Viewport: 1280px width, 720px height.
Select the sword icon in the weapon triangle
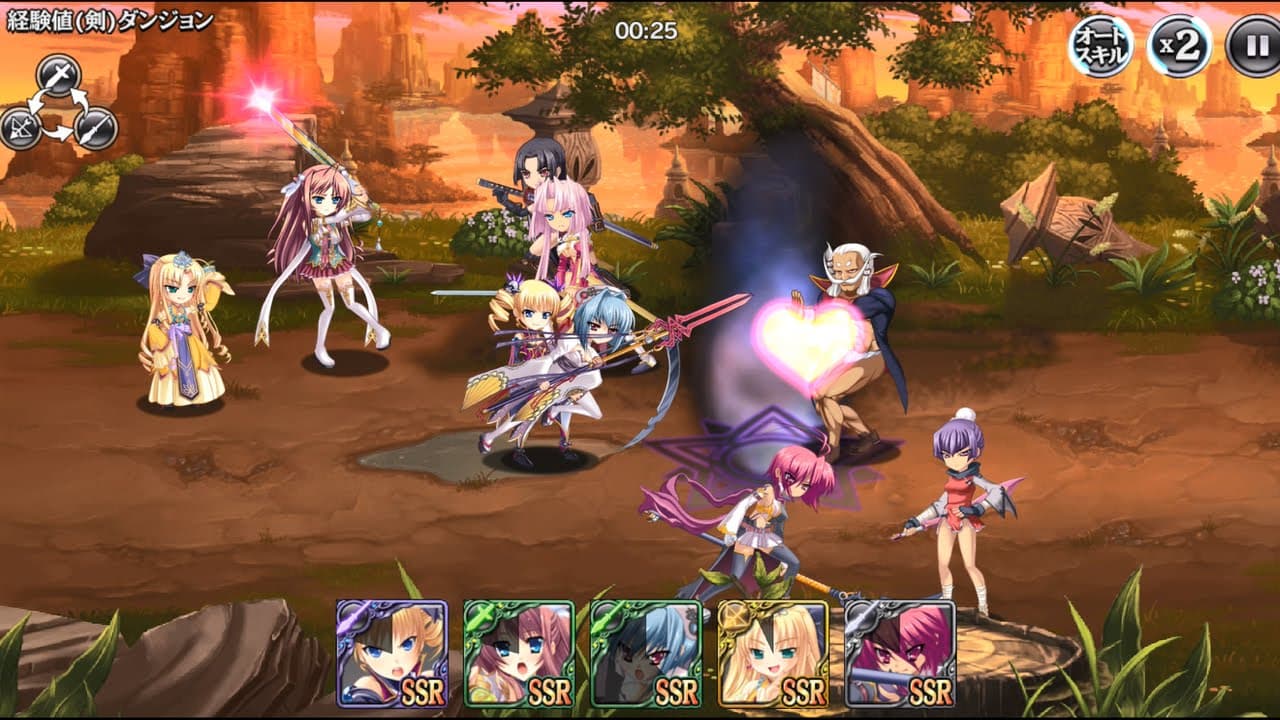(x=58, y=75)
